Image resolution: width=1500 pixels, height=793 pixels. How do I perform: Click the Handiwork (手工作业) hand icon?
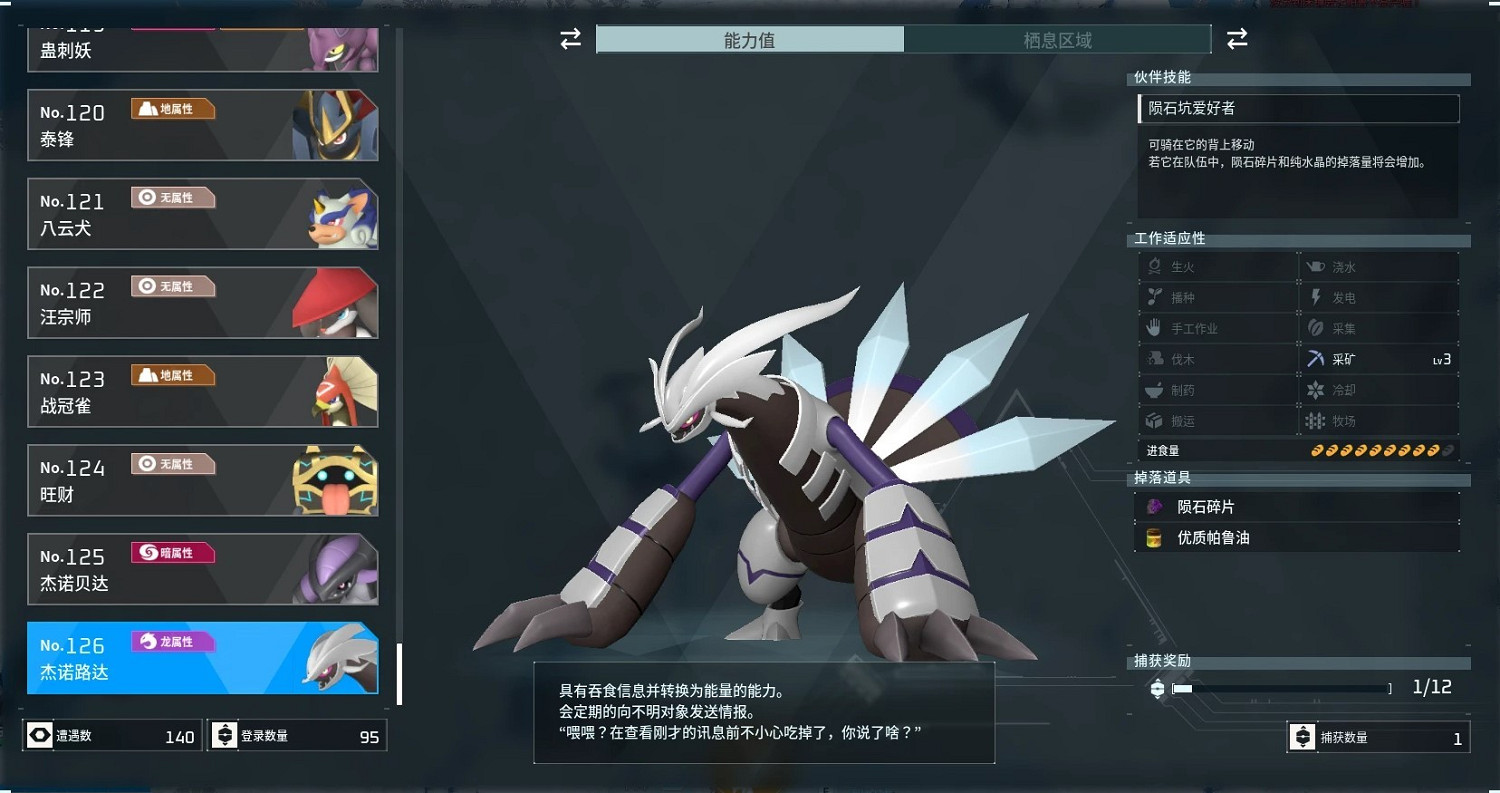1155,327
